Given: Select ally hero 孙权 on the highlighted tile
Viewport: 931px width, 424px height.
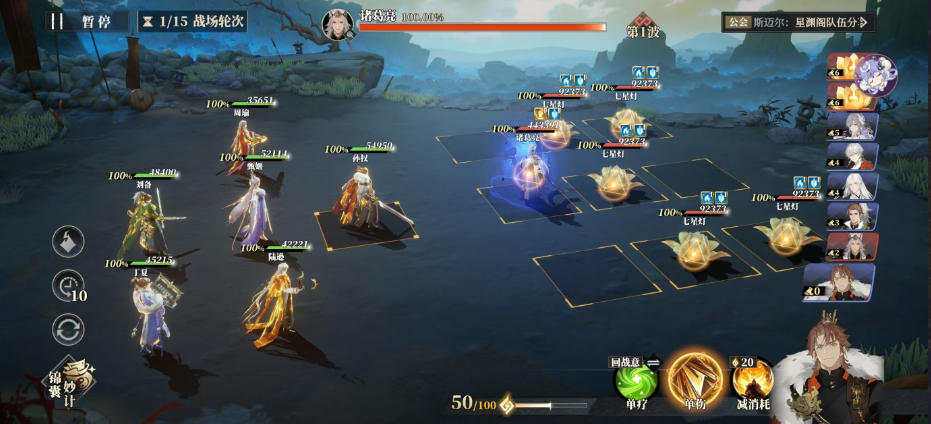Looking at the screenshot, I should click(362, 200).
